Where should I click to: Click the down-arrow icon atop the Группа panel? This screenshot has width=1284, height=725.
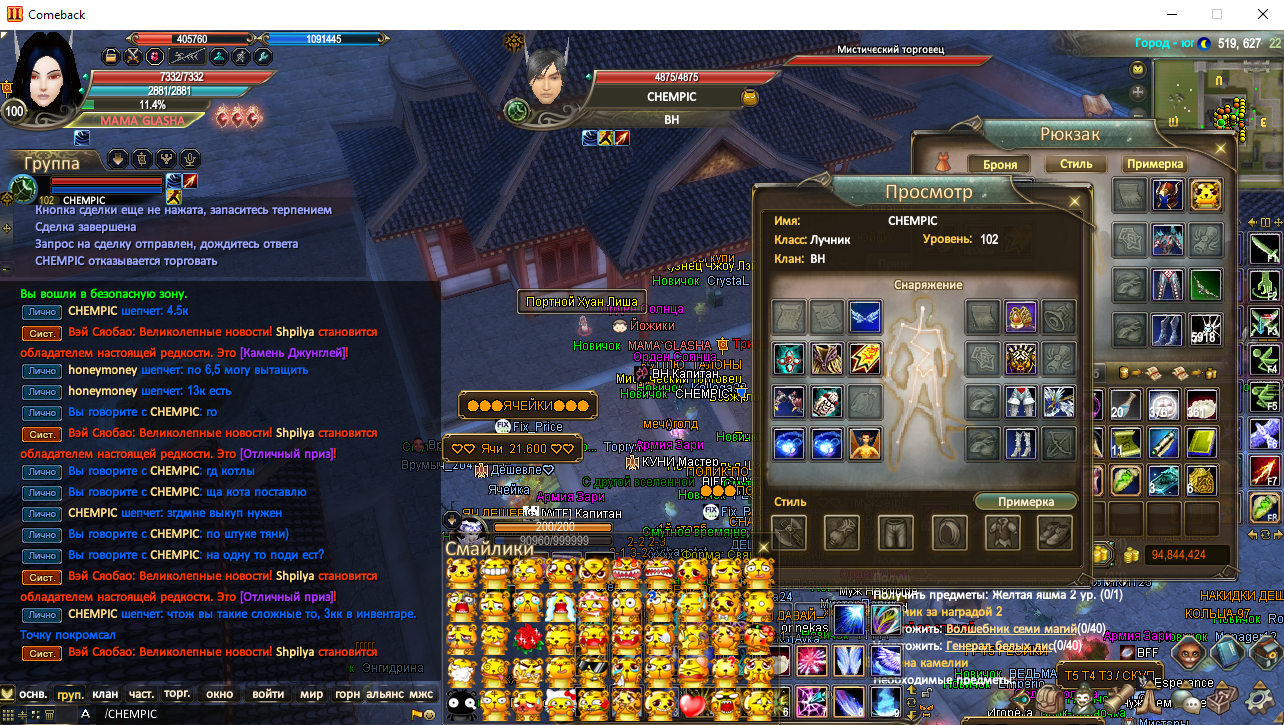pyautogui.click(x=118, y=160)
